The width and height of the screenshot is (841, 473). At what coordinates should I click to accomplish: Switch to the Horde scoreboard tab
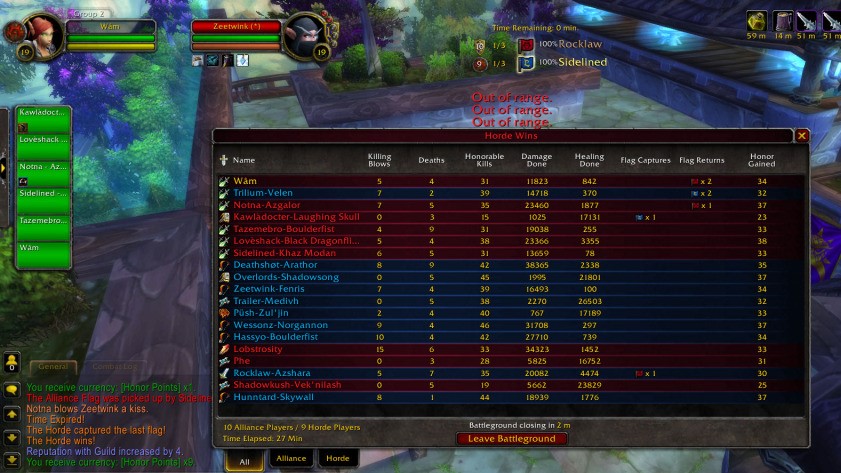[x=338, y=458]
